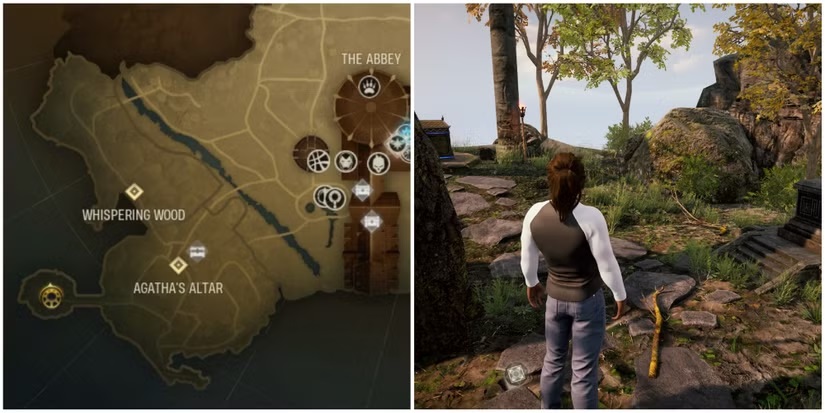Screen dimensions: 825x413
Task: Select the Iron Man helmet map marker
Action: pos(346,160)
